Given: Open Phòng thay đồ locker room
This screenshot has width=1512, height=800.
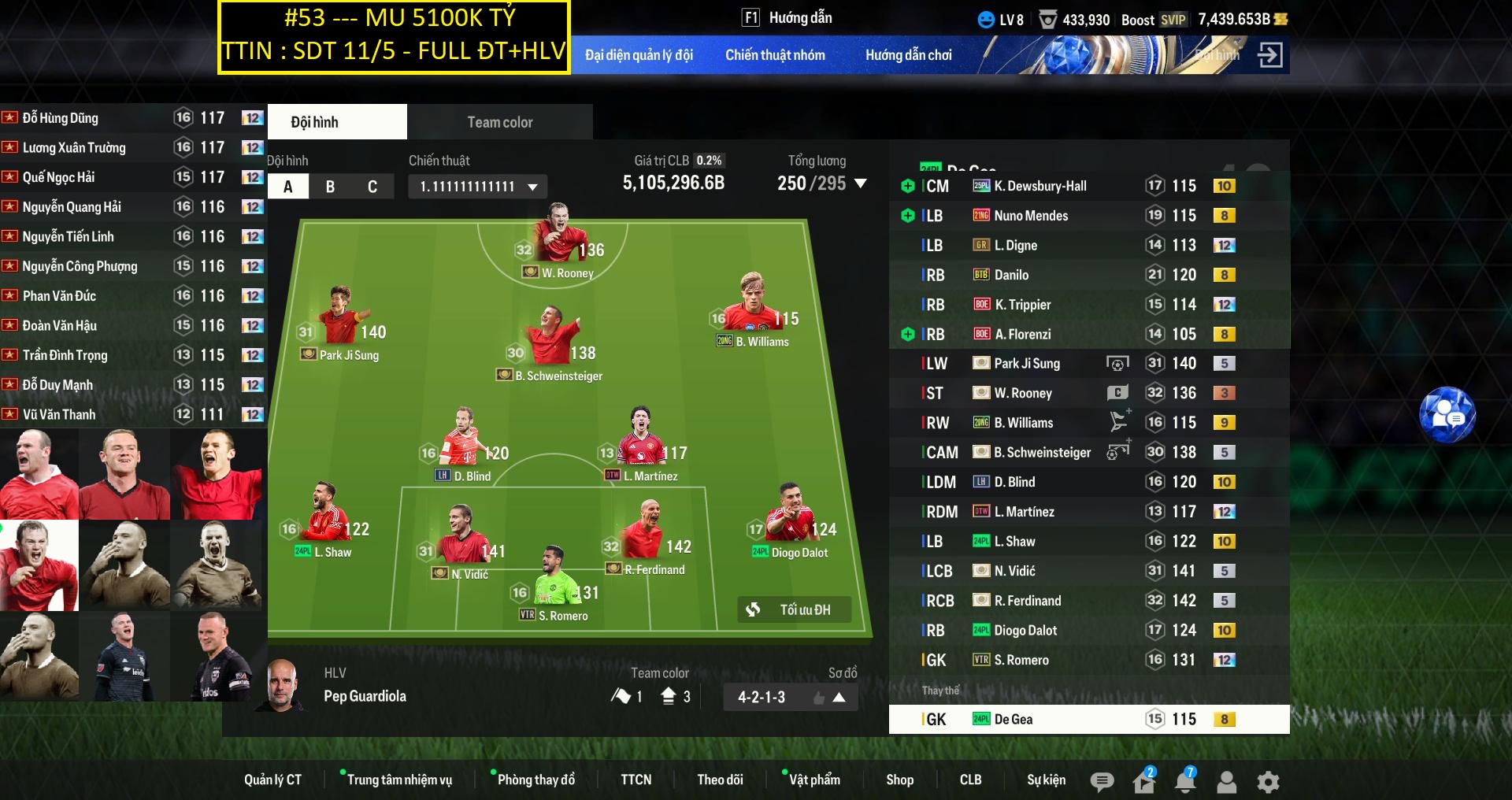Looking at the screenshot, I should pos(535,780).
